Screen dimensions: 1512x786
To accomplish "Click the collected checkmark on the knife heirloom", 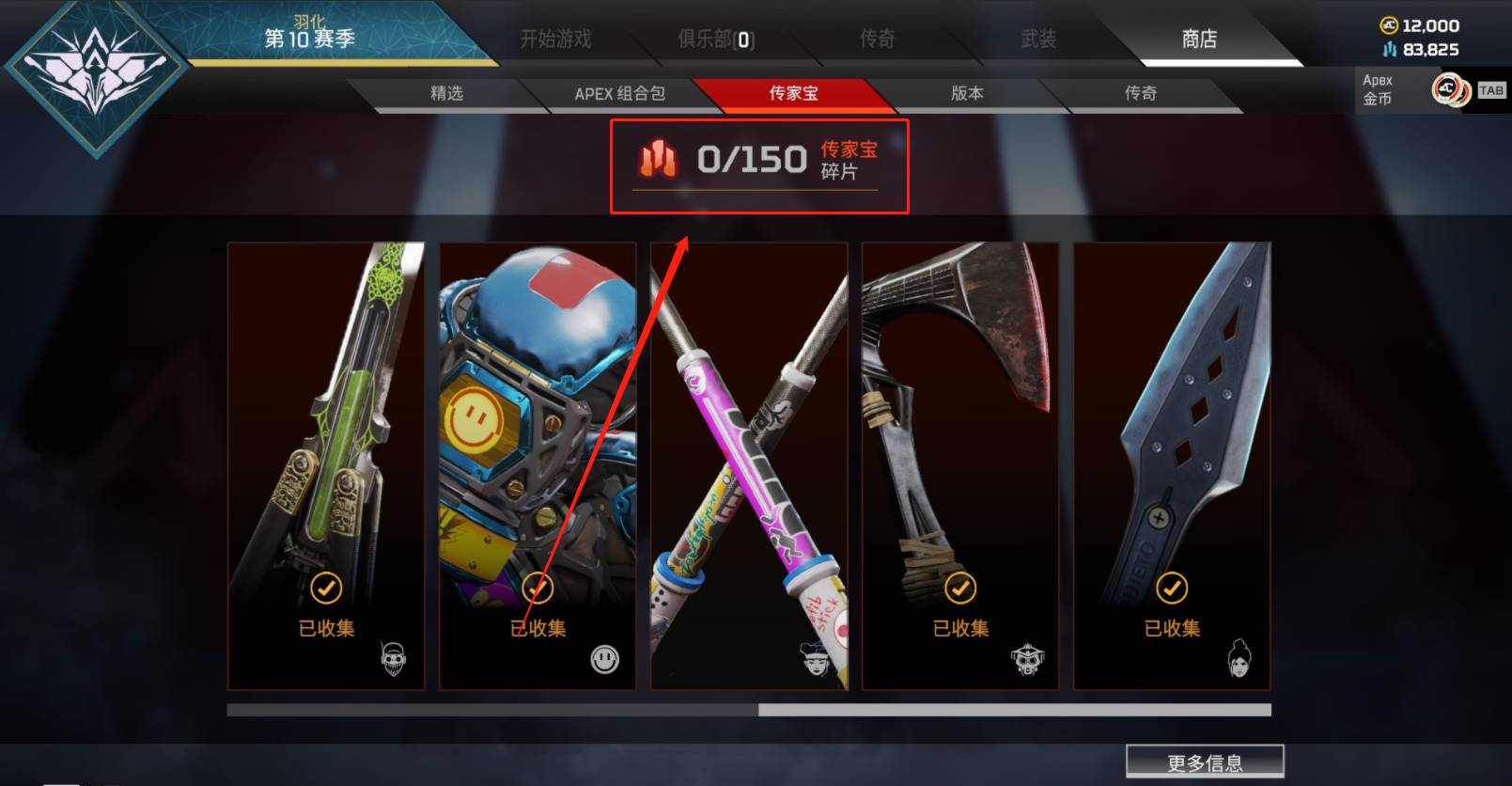I will 1171,589.
